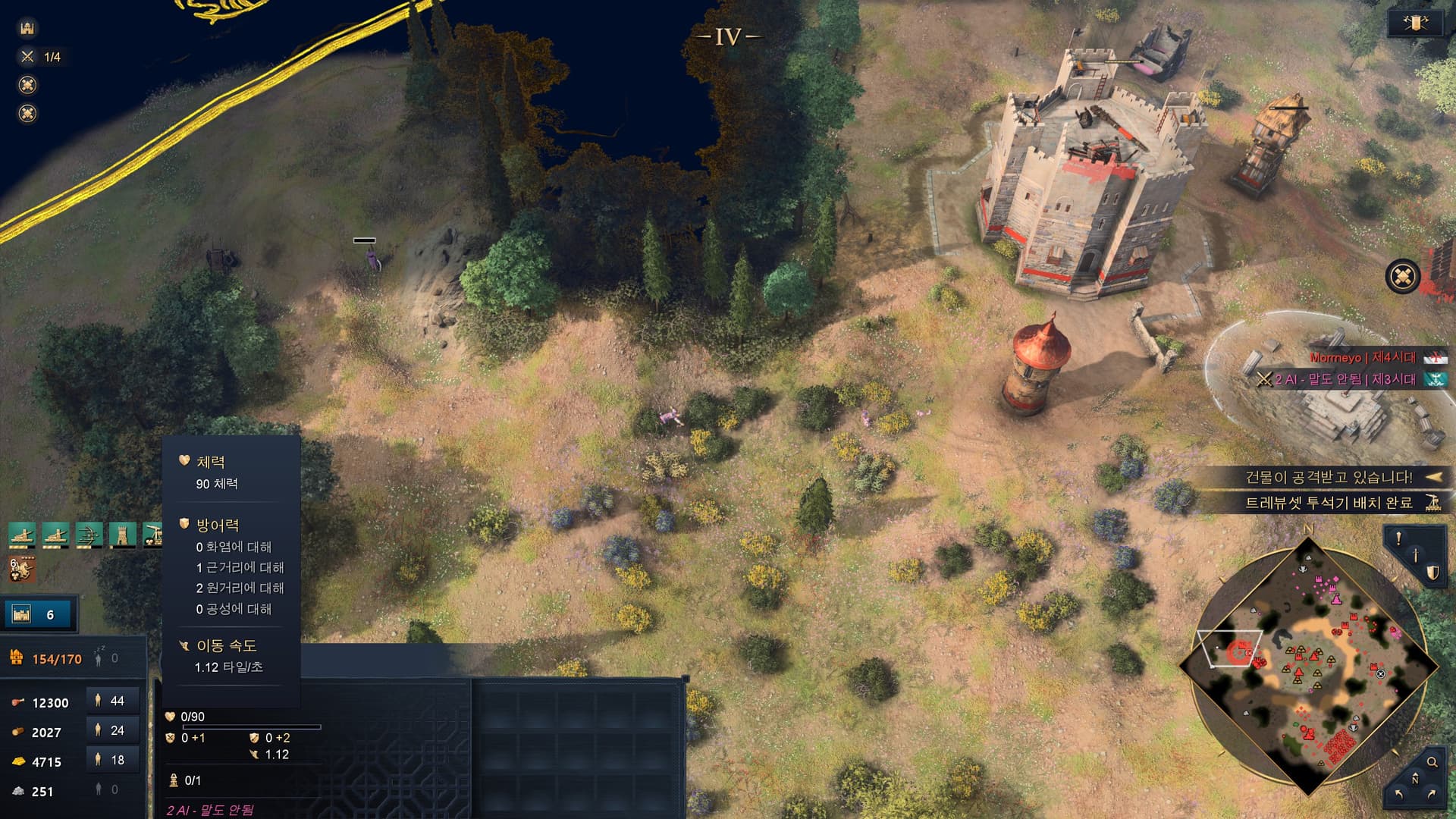Choose the shield defend ping button
This screenshot has width=1456, height=819.
coord(1432,573)
